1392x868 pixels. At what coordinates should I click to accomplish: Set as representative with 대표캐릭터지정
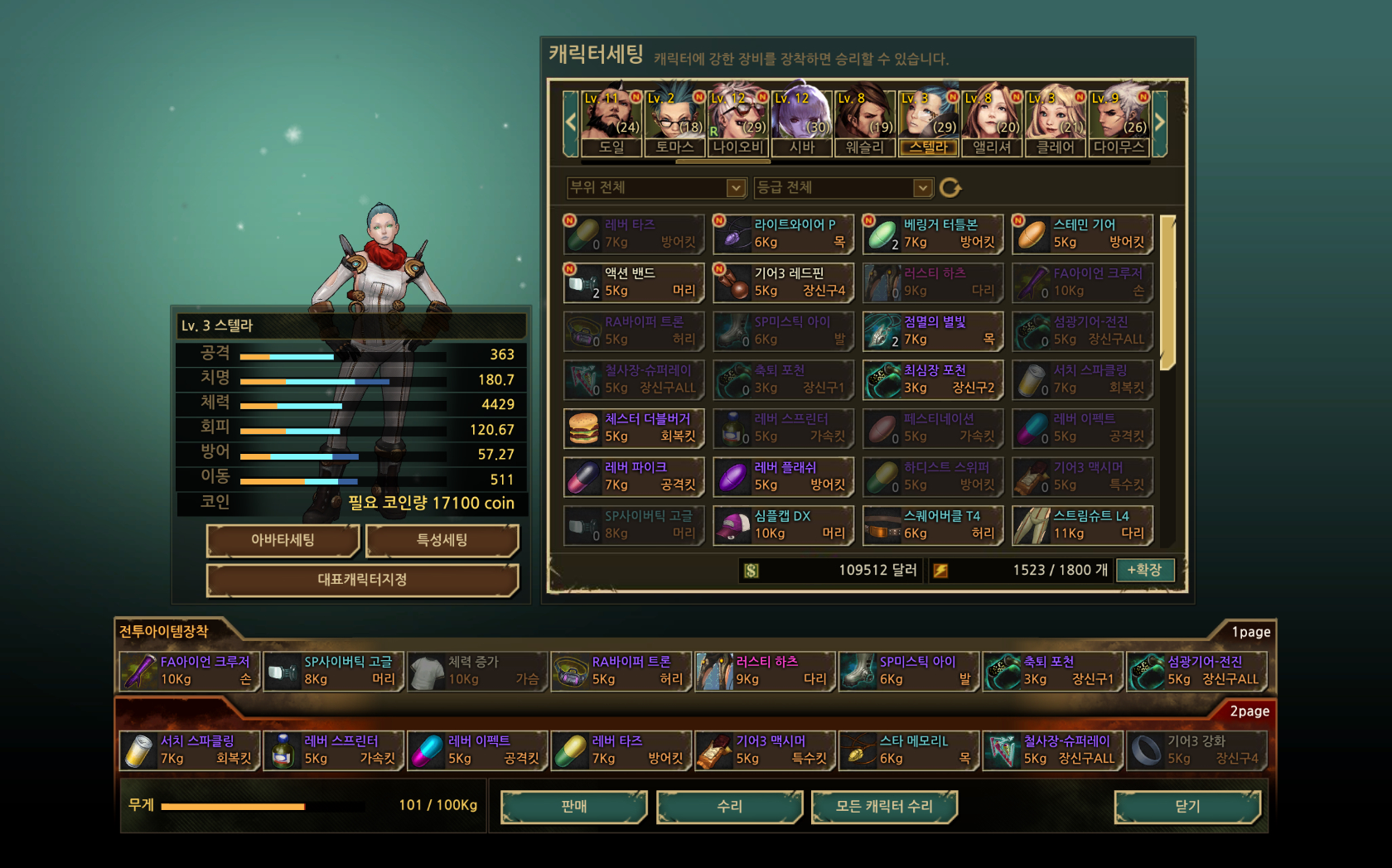click(x=362, y=580)
